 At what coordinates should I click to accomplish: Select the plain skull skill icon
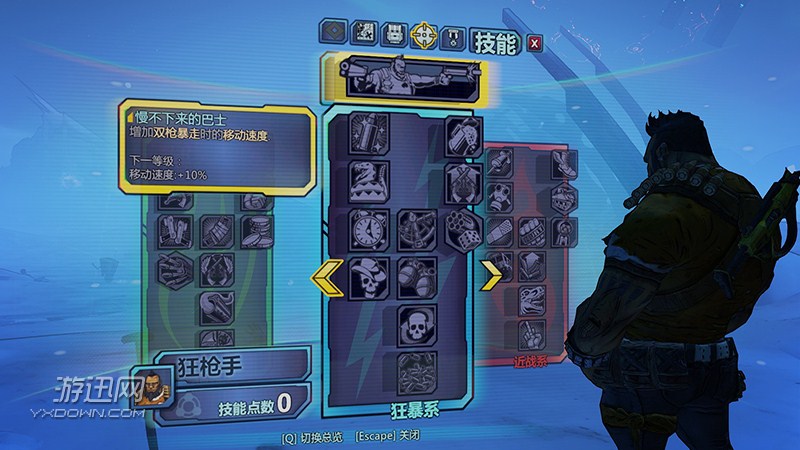coord(417,324)
